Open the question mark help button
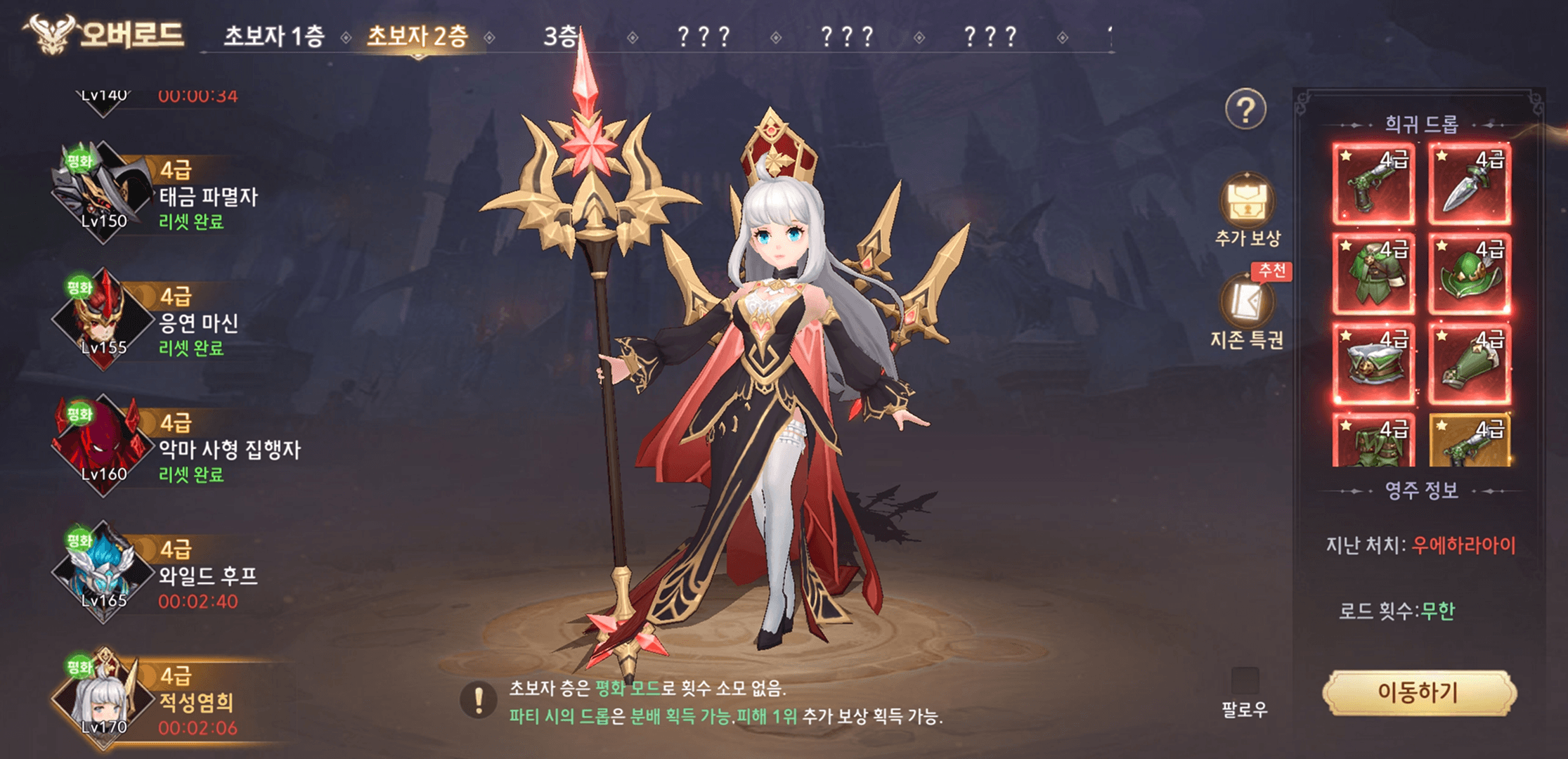Viewport: 1568px width, 759px height. [1245, 110]
